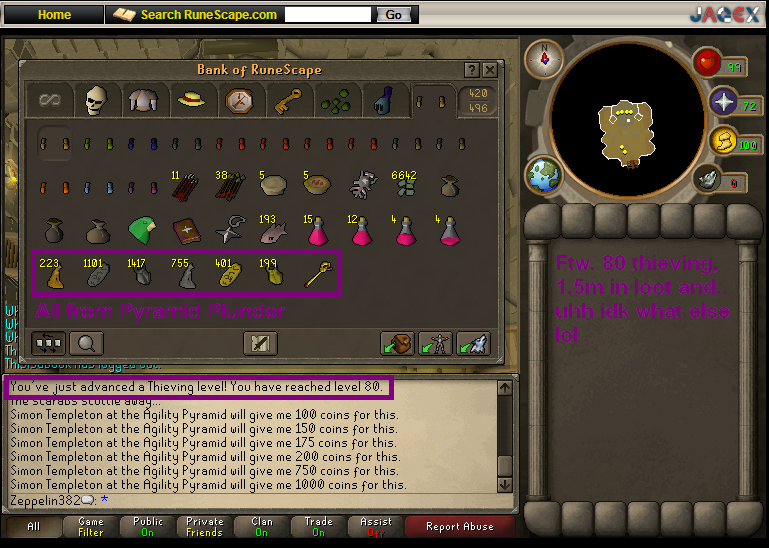The image size is (769, 548).
Task: Switch to the golden key bank tab
Action: pos(288,100)
